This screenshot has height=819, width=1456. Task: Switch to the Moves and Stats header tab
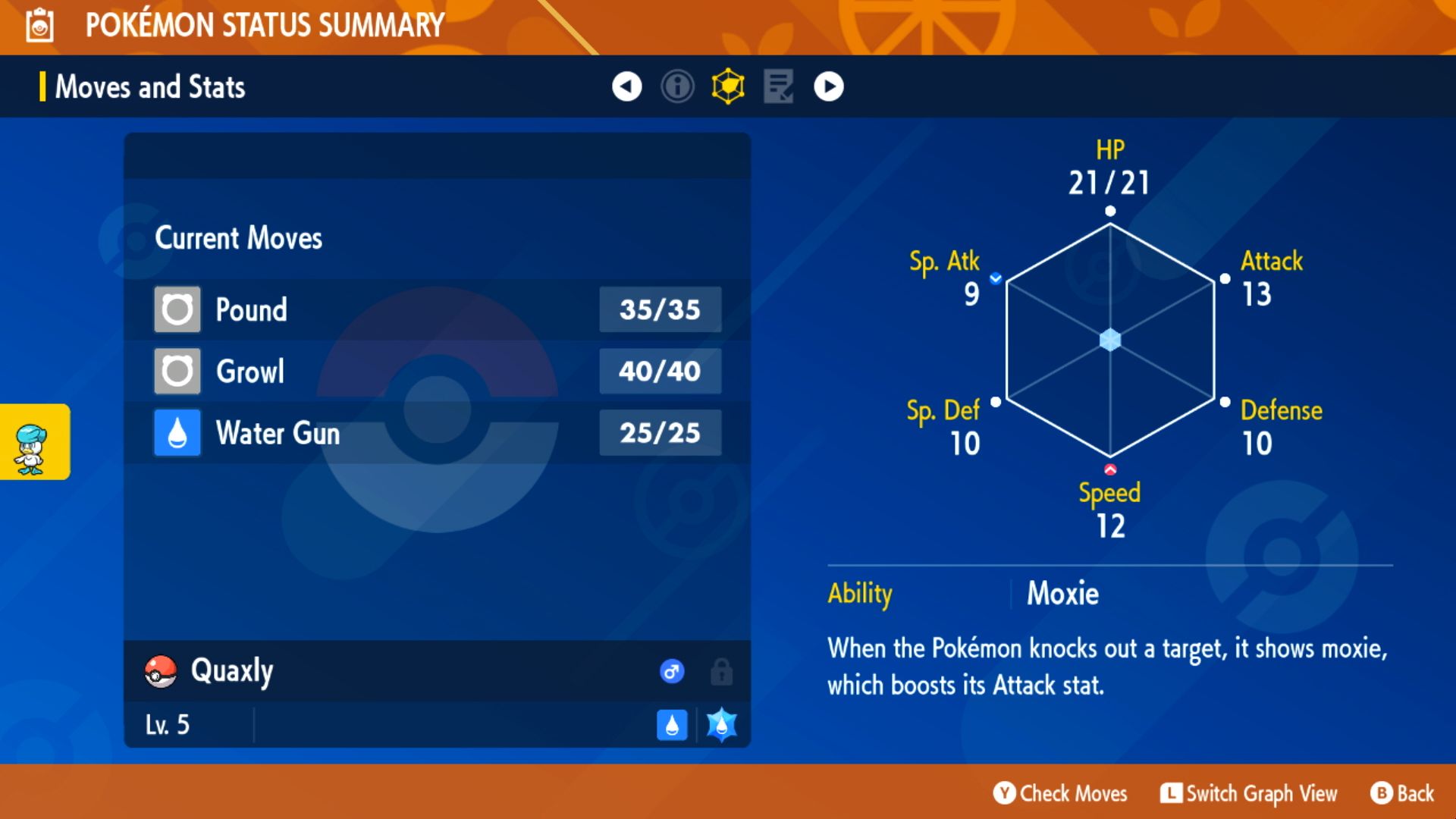(149, 86)
